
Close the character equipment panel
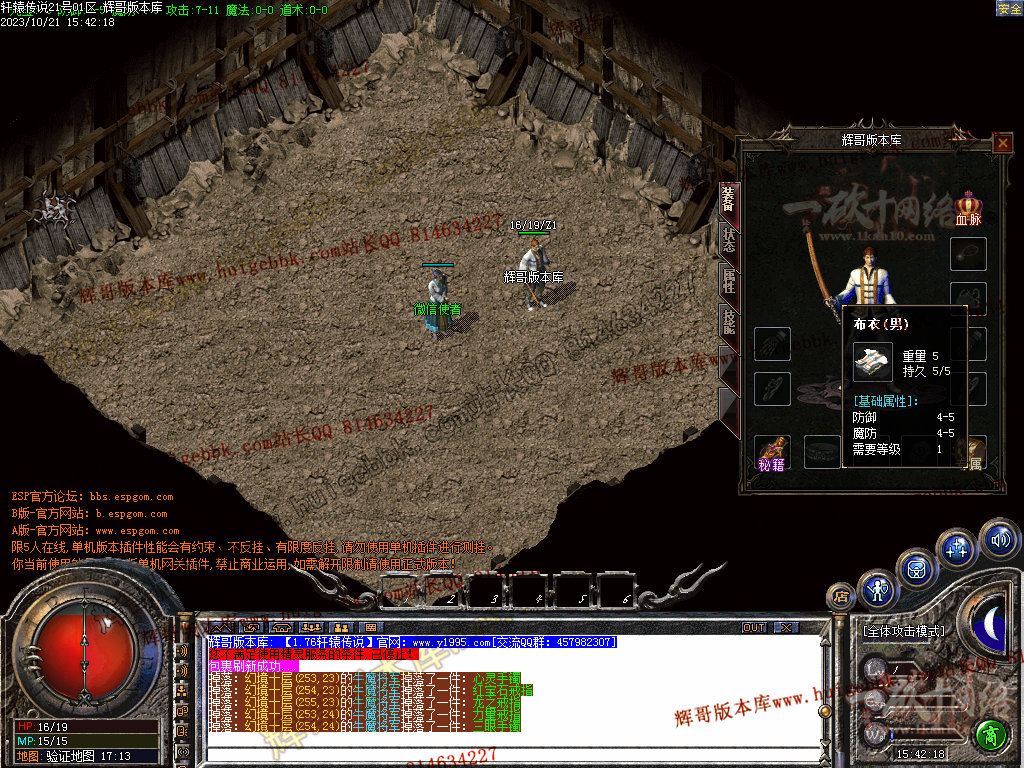1003,143
